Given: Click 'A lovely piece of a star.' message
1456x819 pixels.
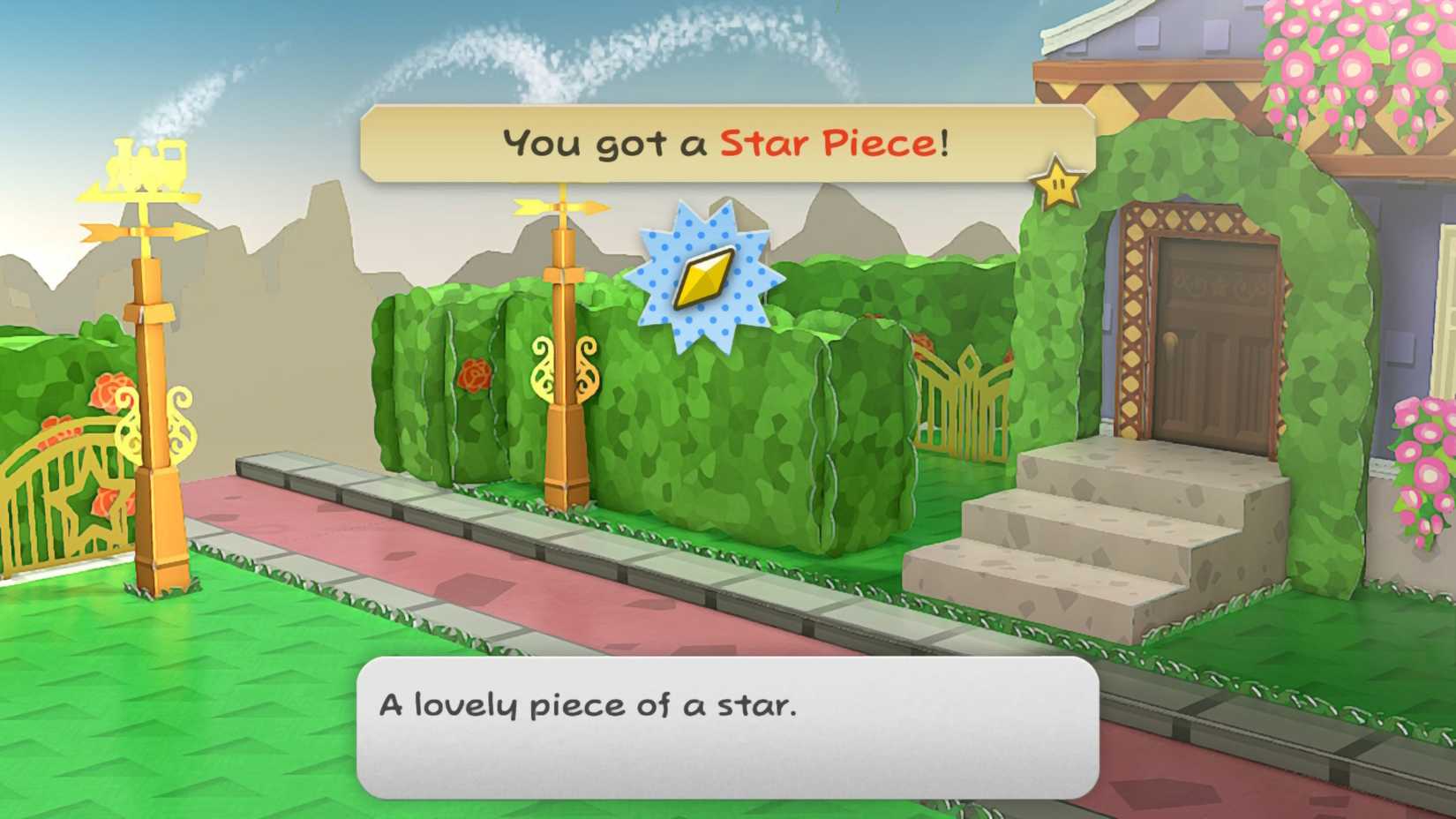Looking at the screenshot, I should click(x=589, y=706).
